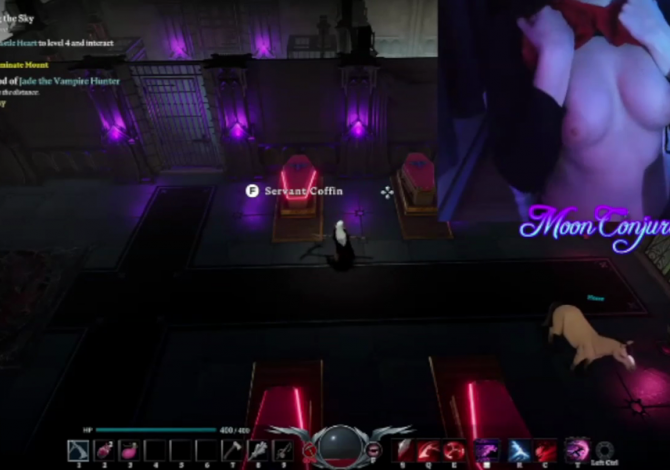Viewport: 670px width, 470px height.
Task: Equip the axe from the hotbar
Action: tap(232, 451)
